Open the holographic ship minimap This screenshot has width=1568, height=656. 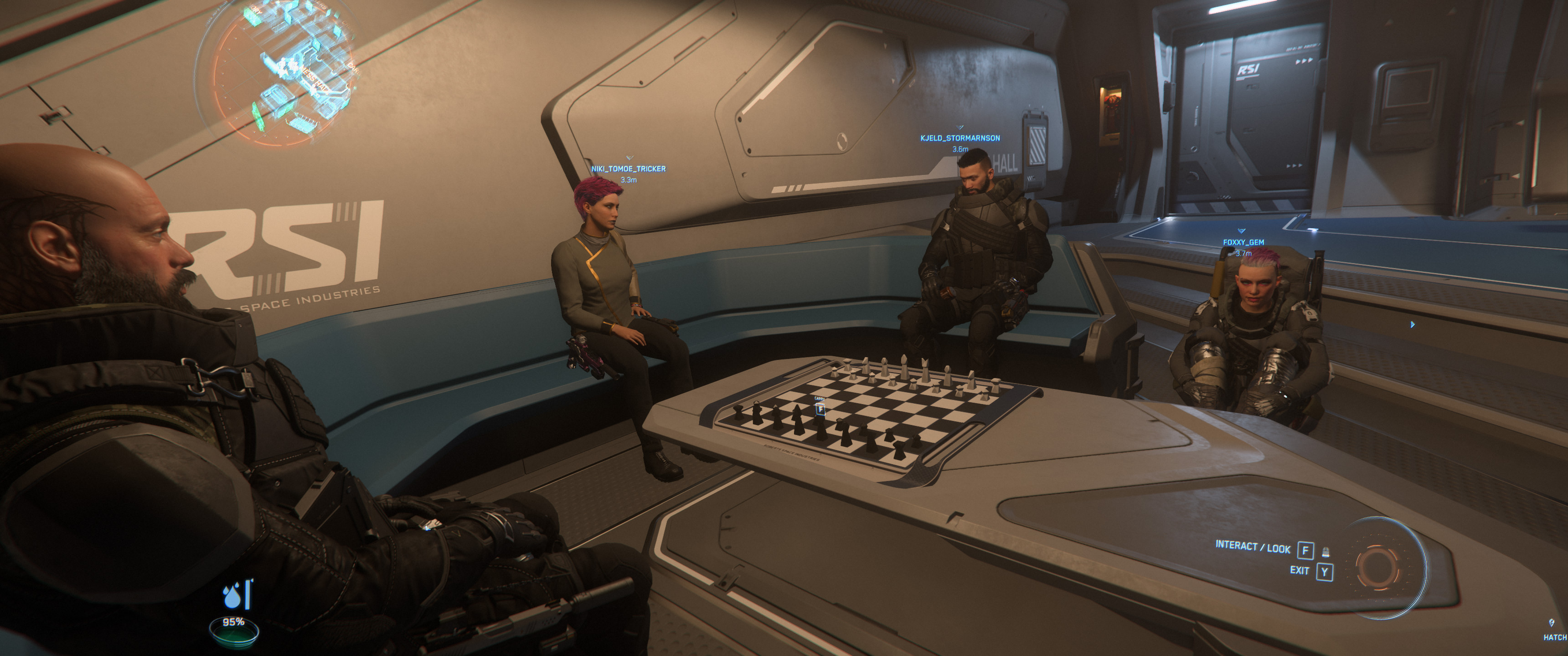point(281,73)
